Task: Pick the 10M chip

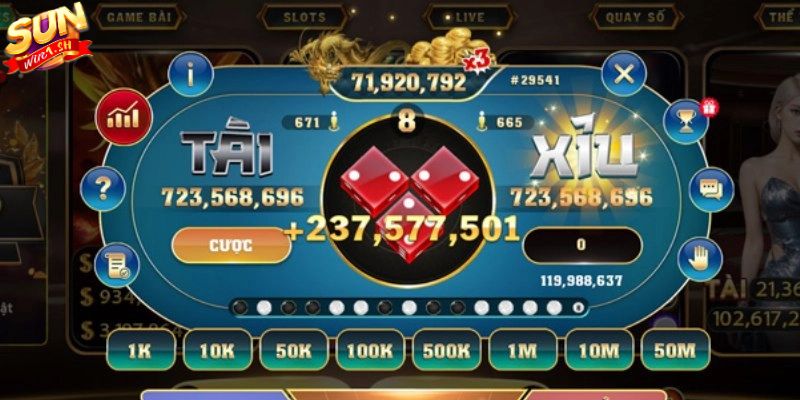Action: click(x=598, y=349)
